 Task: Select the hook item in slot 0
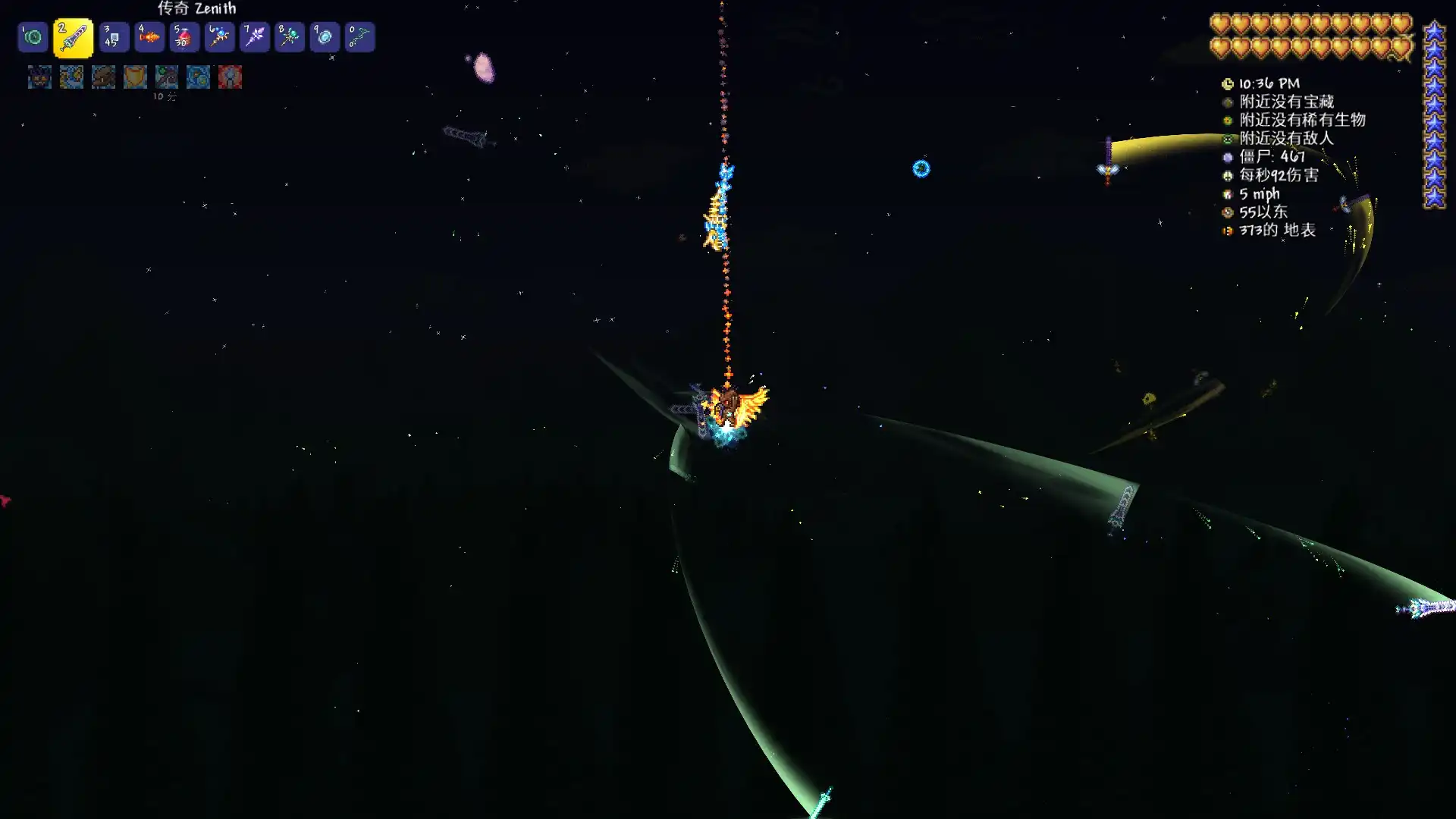click(x=359, y=37)
